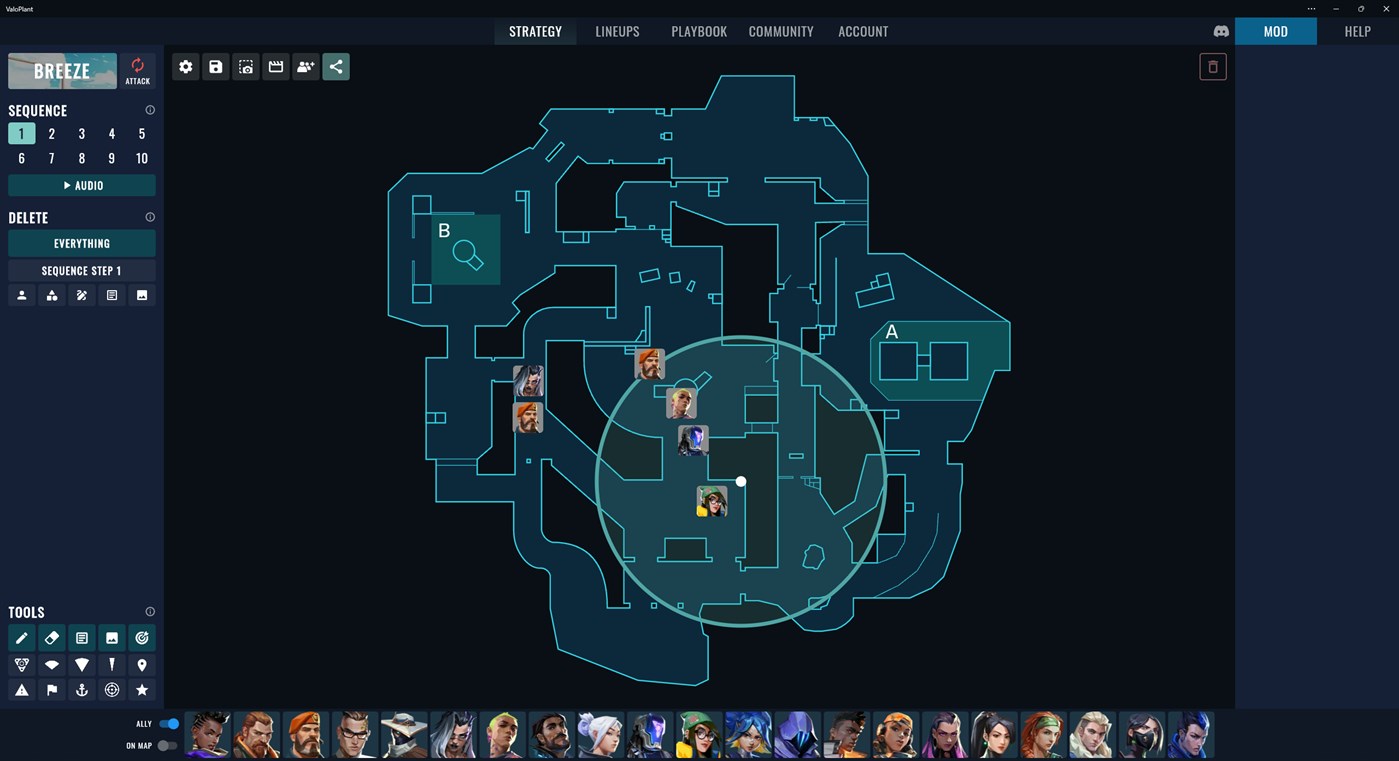
Task: Click the EVERYTHING delete button
Action: click(81, 243)
